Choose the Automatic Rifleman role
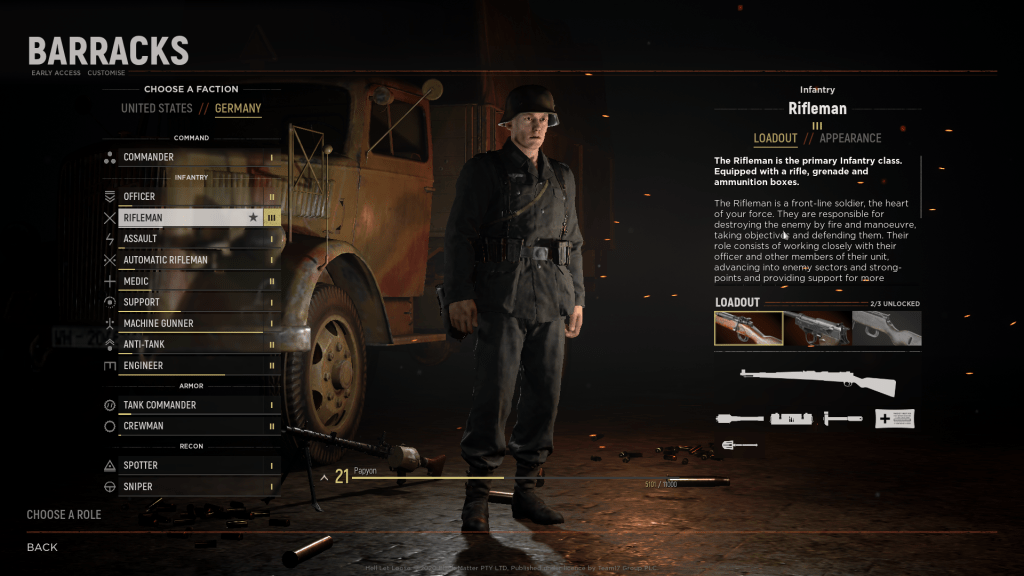Image resolution: width=1024 pixels, height=576 pixels. click(190, 260)
